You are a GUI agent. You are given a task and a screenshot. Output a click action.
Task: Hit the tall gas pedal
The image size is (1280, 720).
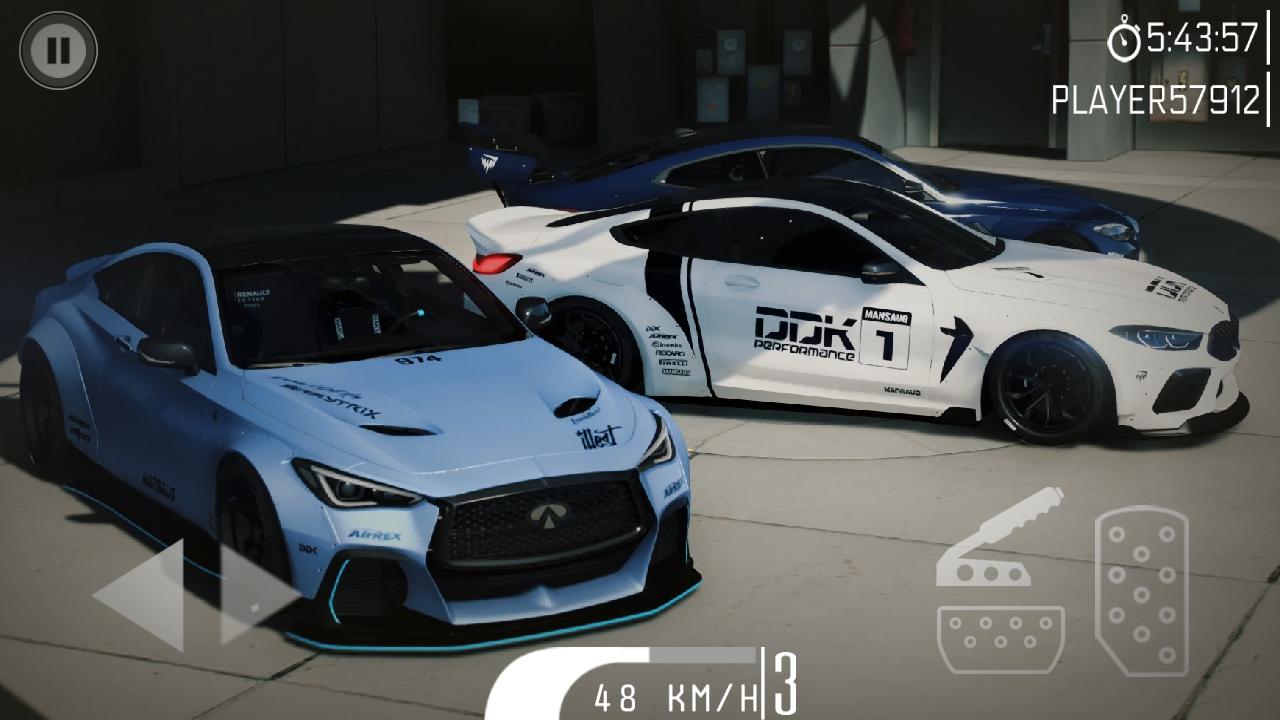click(x=1142, y=591)
